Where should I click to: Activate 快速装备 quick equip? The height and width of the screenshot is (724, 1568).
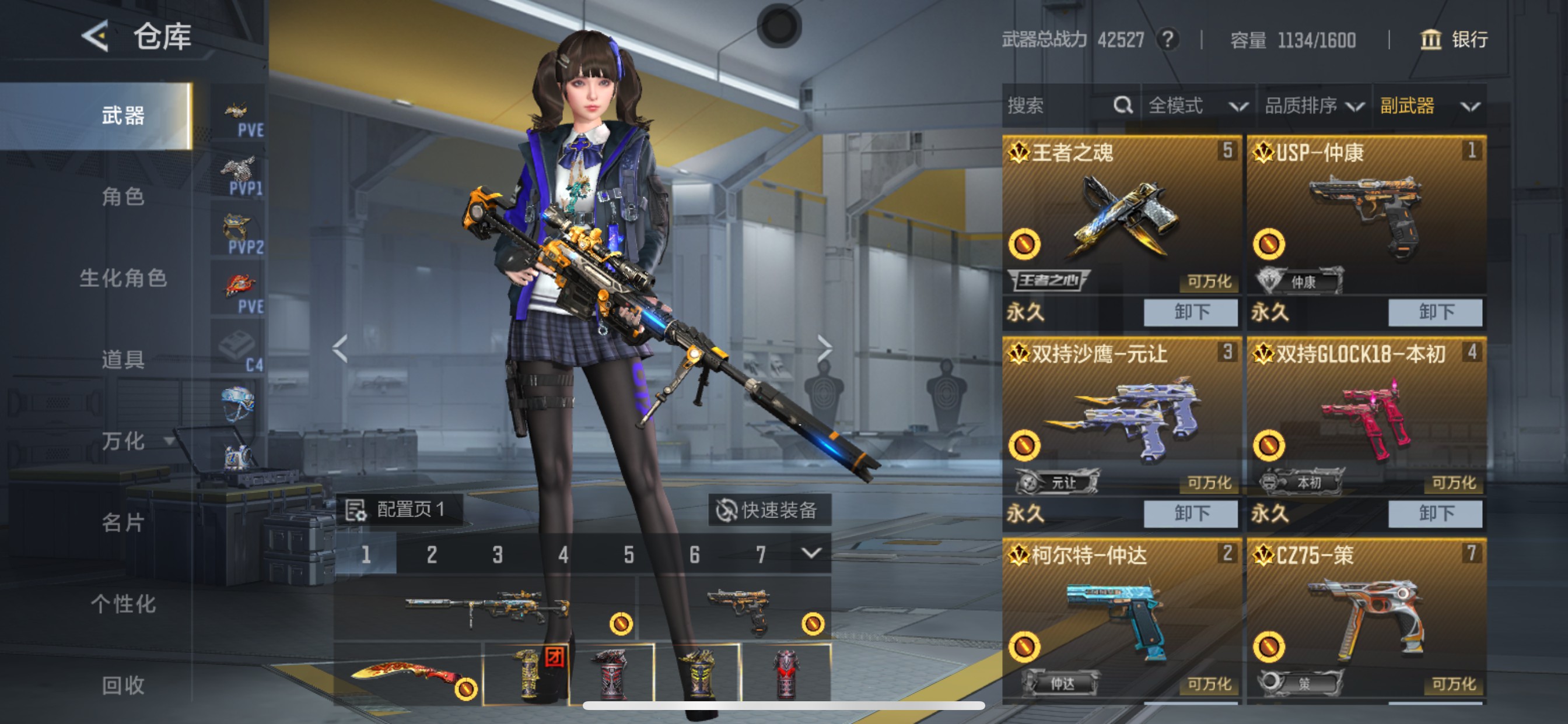coord(769,509)
